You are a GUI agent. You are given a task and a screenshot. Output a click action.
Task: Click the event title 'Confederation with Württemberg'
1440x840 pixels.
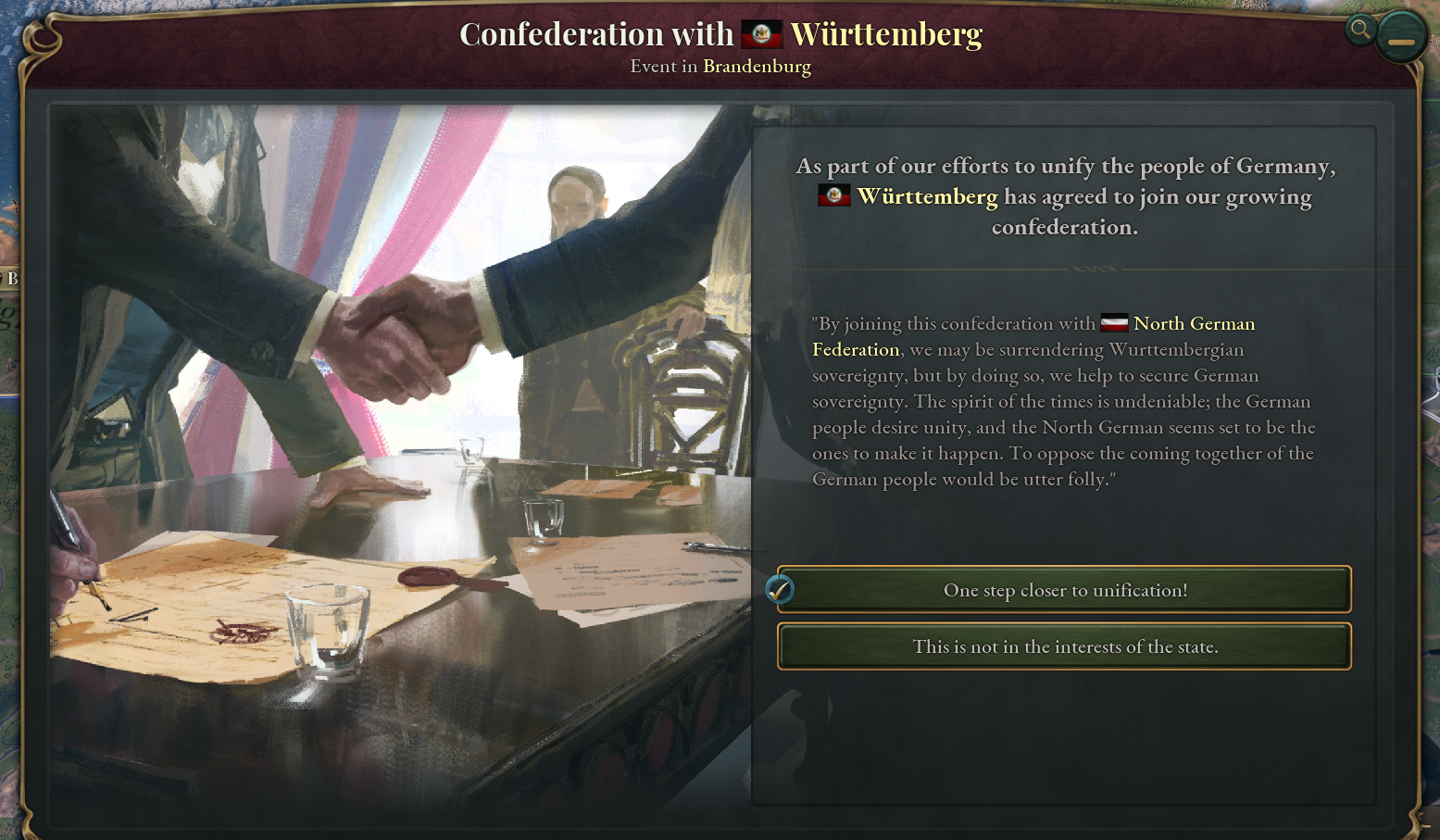click(x=722, y=33)
